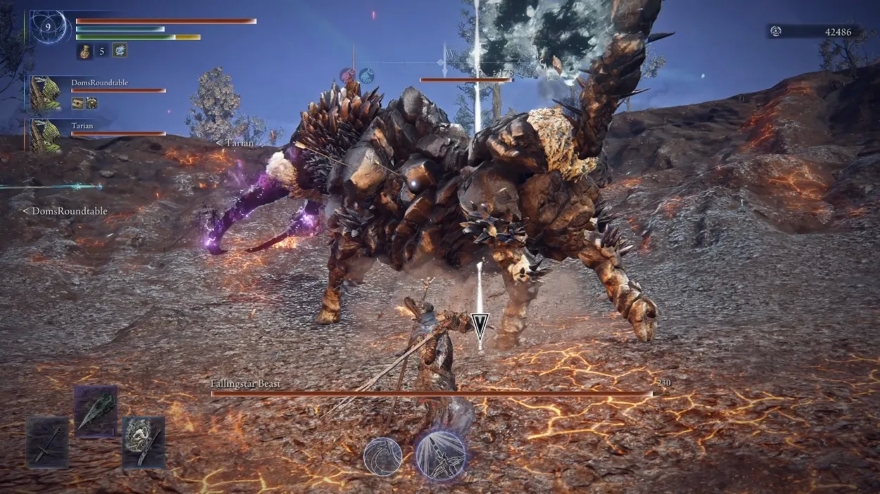
Task: Select the top weapon slot with the blade
Action: click(x=96, y=410)
